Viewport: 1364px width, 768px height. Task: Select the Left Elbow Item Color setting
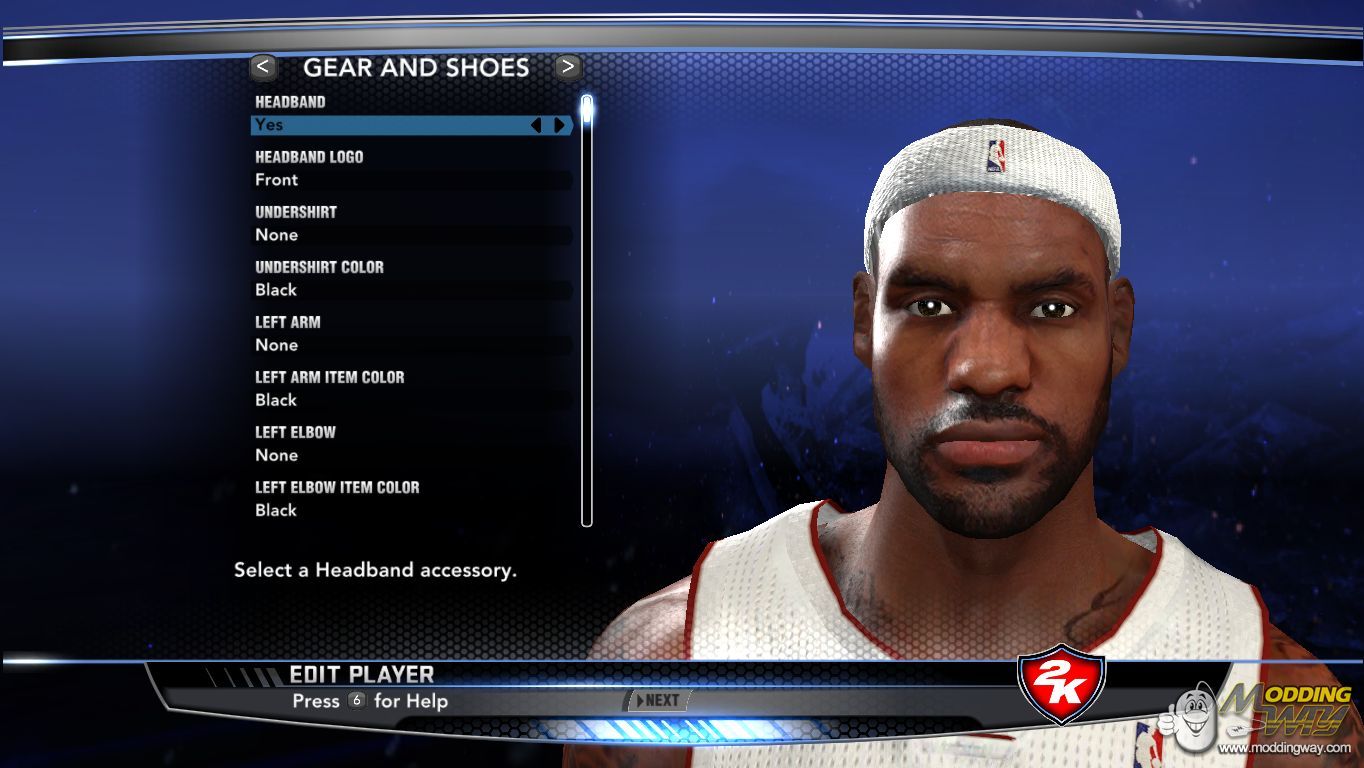[x=410, y=510]
